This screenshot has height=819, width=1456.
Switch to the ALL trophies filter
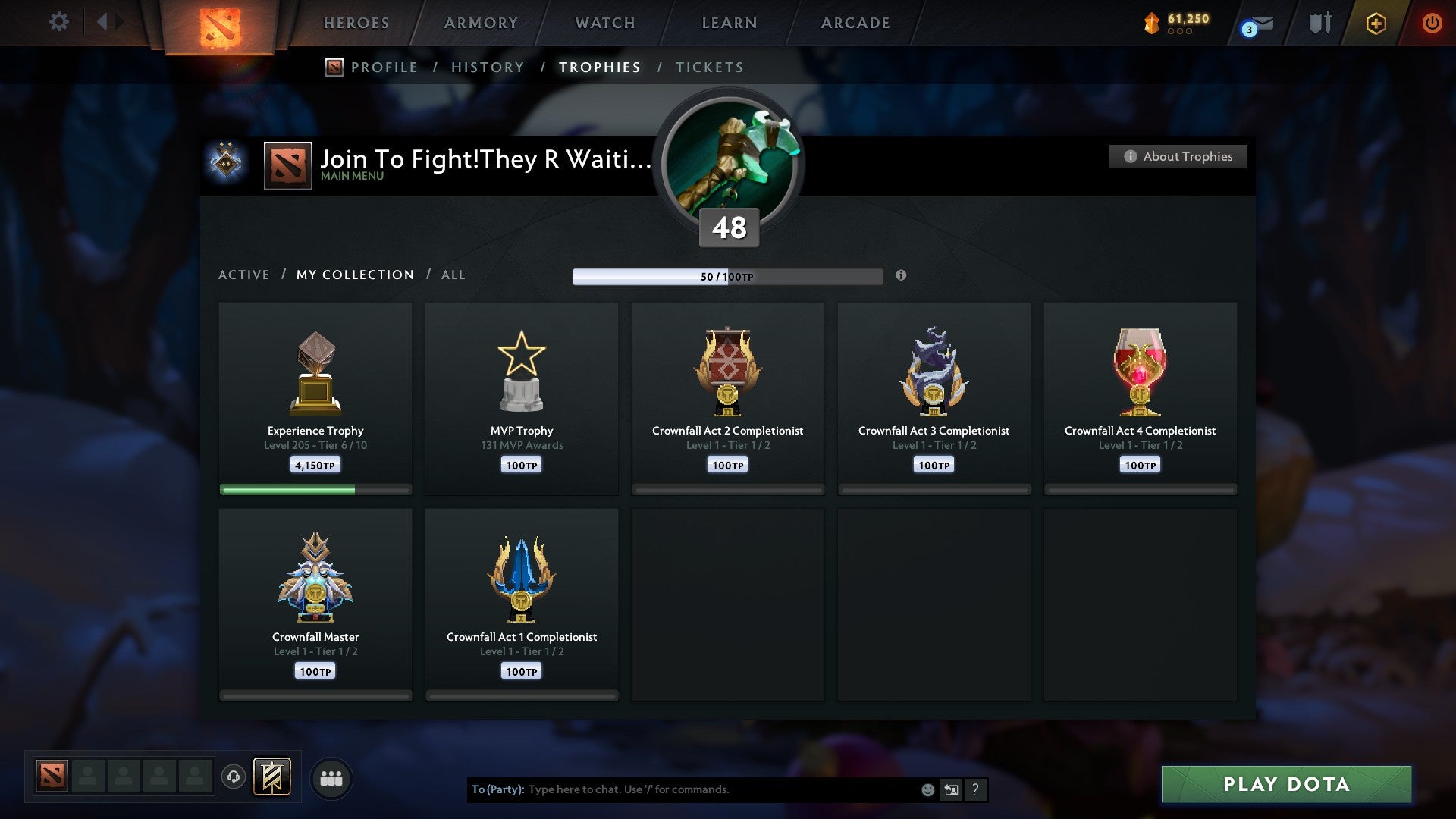coord(453,275)
